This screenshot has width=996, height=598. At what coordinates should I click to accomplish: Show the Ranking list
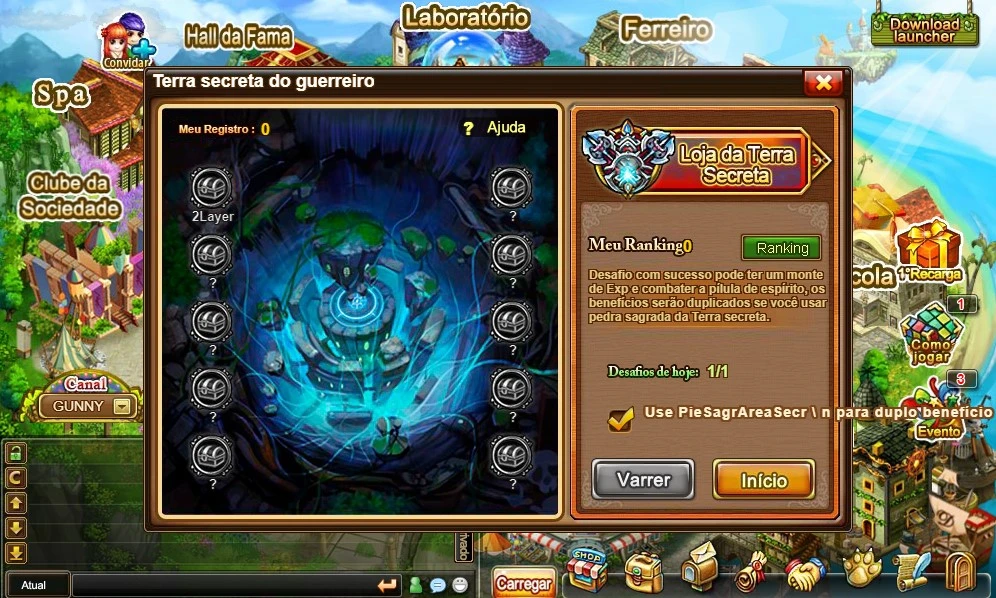(x=781, y=248)
